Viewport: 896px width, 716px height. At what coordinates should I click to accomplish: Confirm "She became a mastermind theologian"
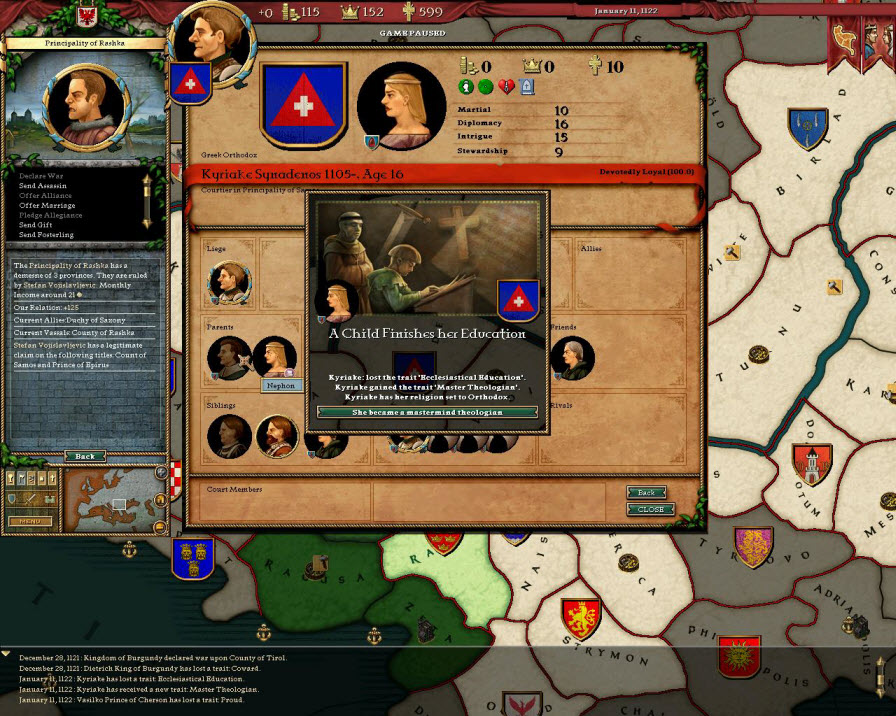tap(427, 412)
